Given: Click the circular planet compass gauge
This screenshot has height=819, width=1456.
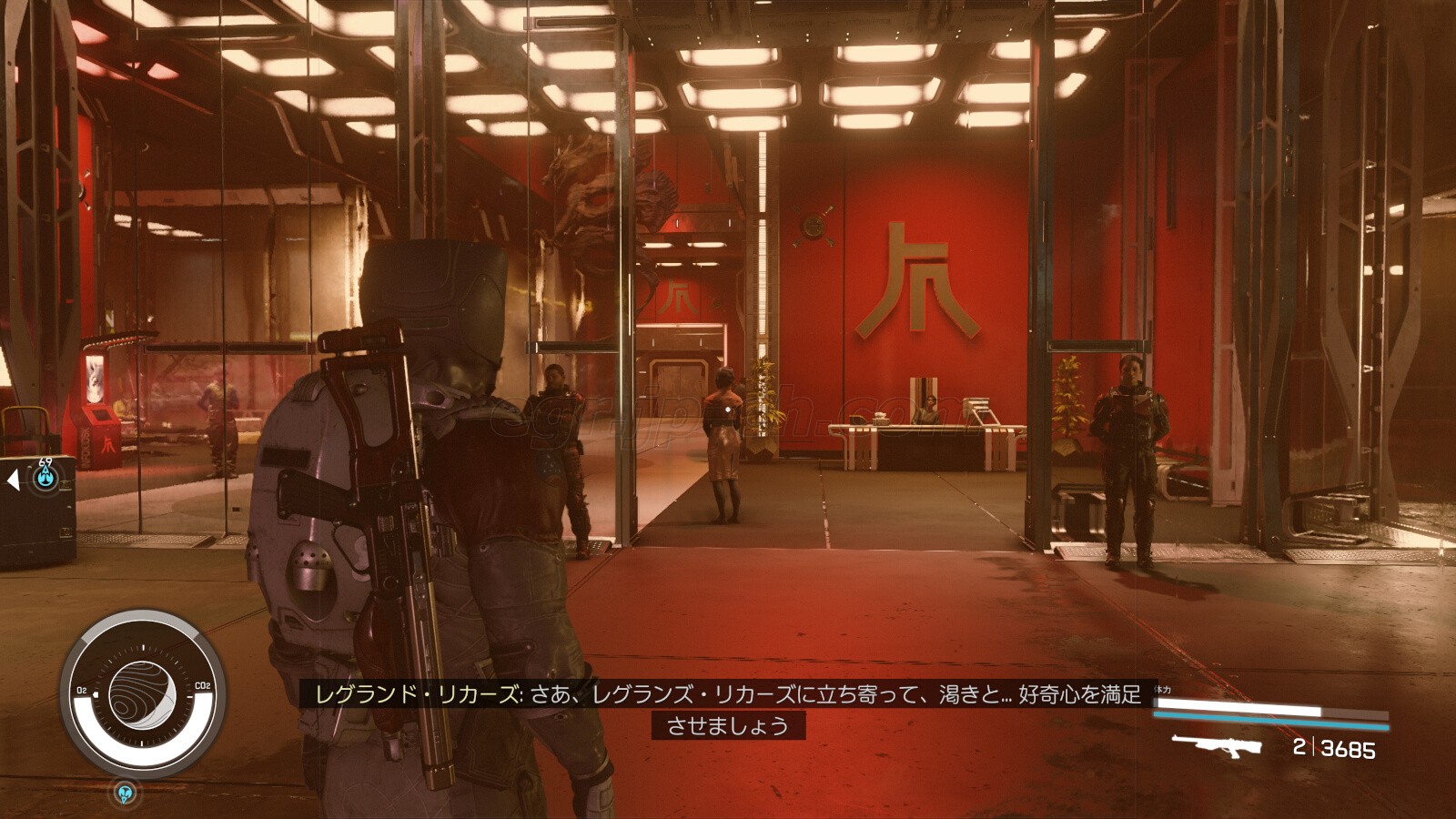Looking at the screenshot, I should pyautogui.click(x=142, y=695).
